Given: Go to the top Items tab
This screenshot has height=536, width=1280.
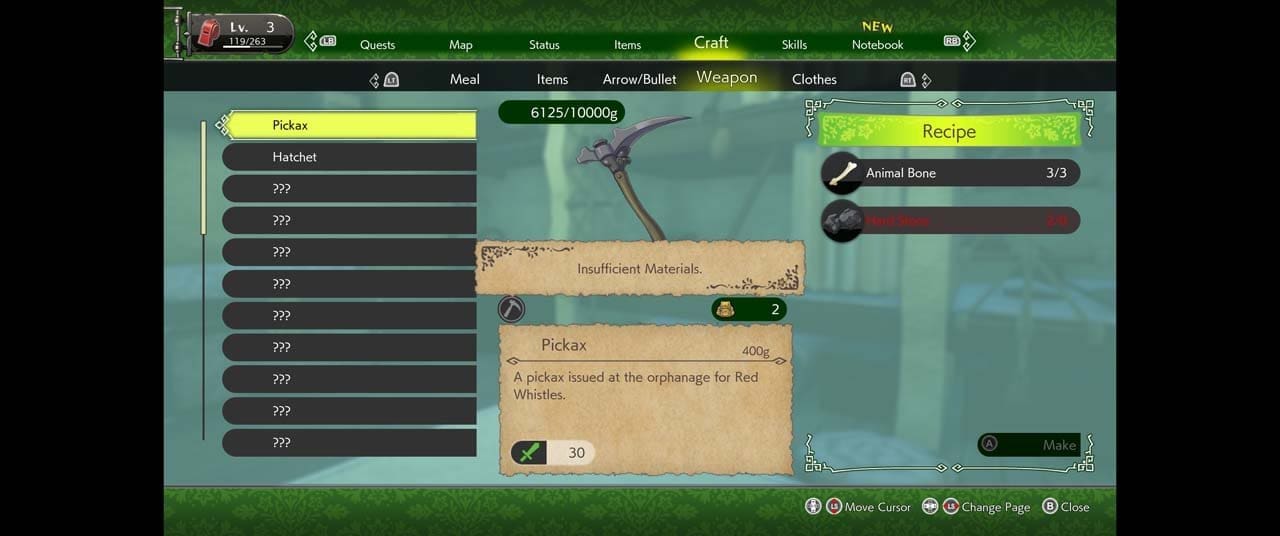Looking at the screenshot, I should point(627,44).
